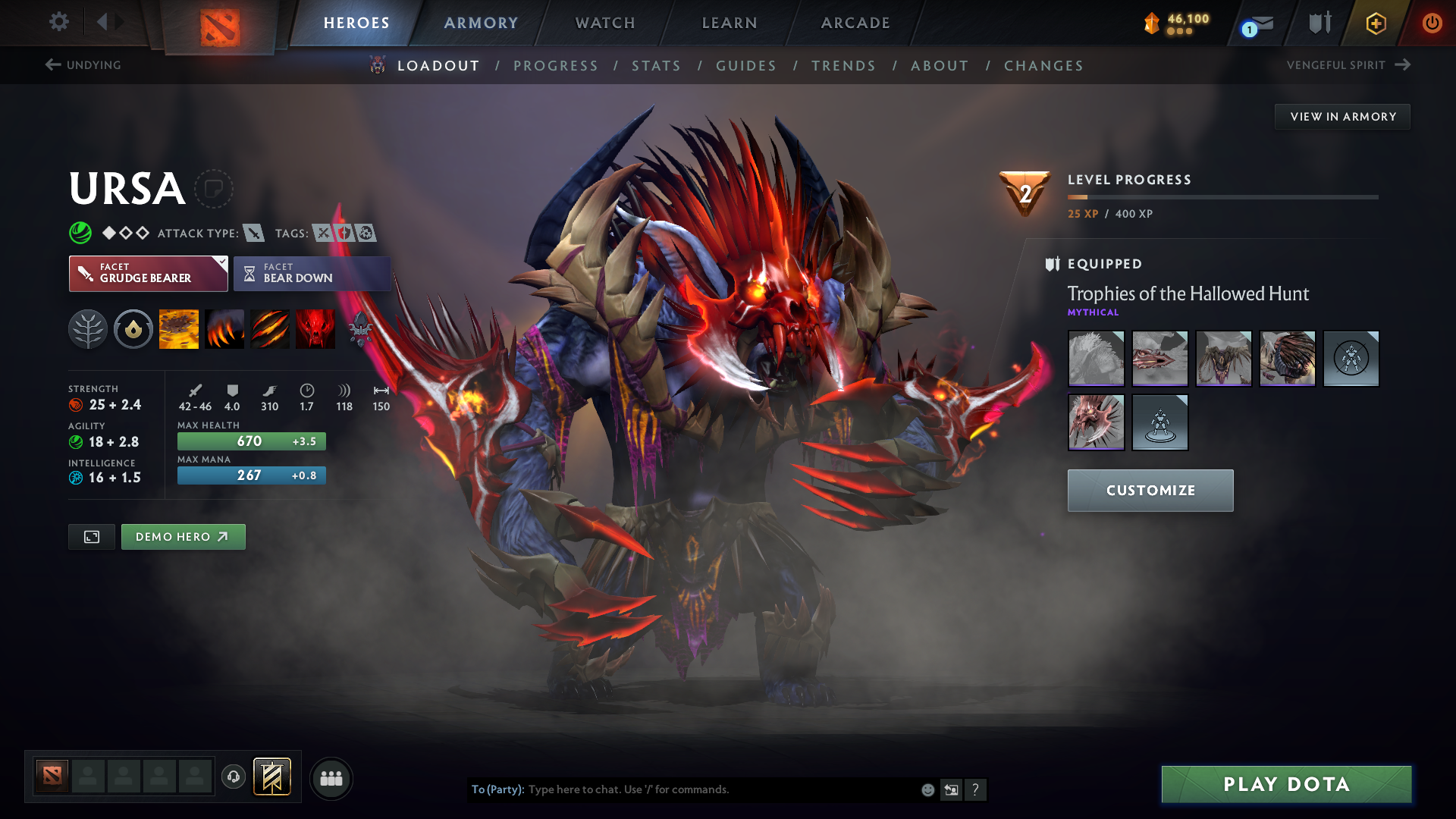This screenshot has width=1456, height=819.
Task: Select the Bear Down facet
Action: coord(312,273)
